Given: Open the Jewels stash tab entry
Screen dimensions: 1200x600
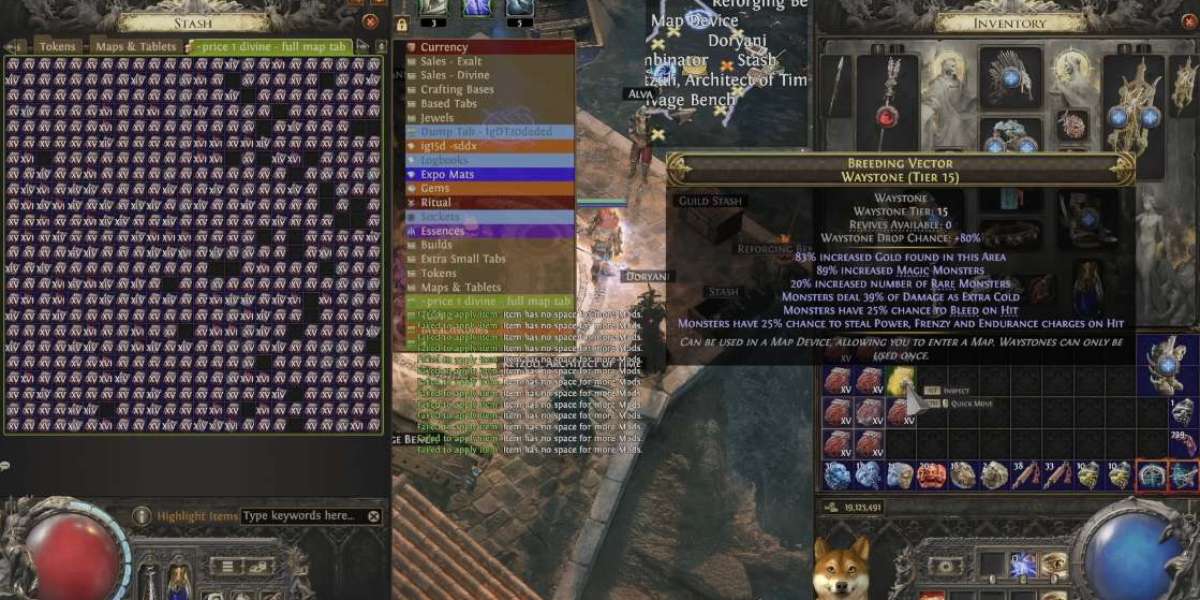Looking at the screenshot, I should click(x=438, y=117).
